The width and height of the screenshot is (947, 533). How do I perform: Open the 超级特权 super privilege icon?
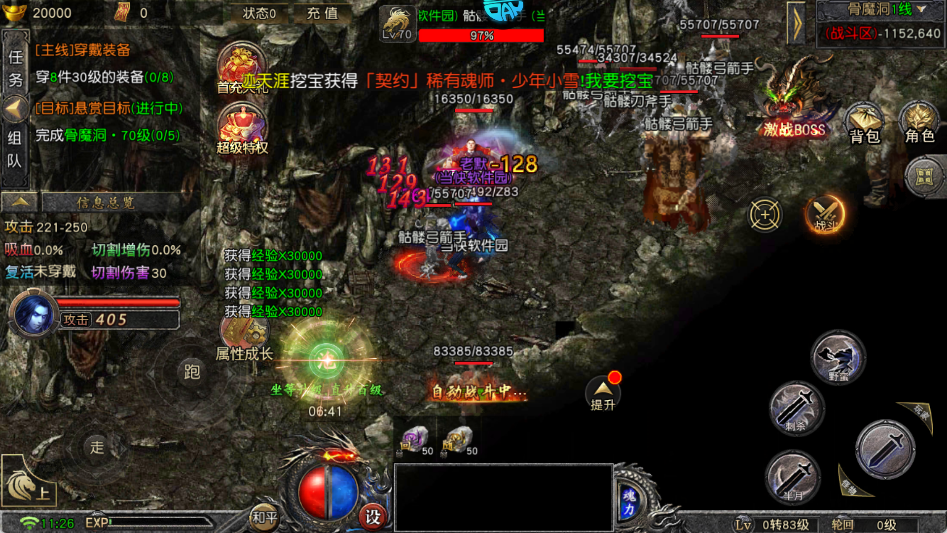[x=242, y=129]
